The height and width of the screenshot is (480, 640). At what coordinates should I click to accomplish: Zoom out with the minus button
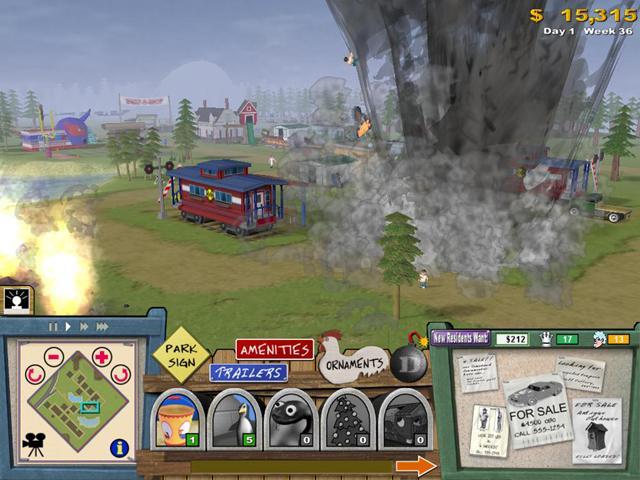53,357
